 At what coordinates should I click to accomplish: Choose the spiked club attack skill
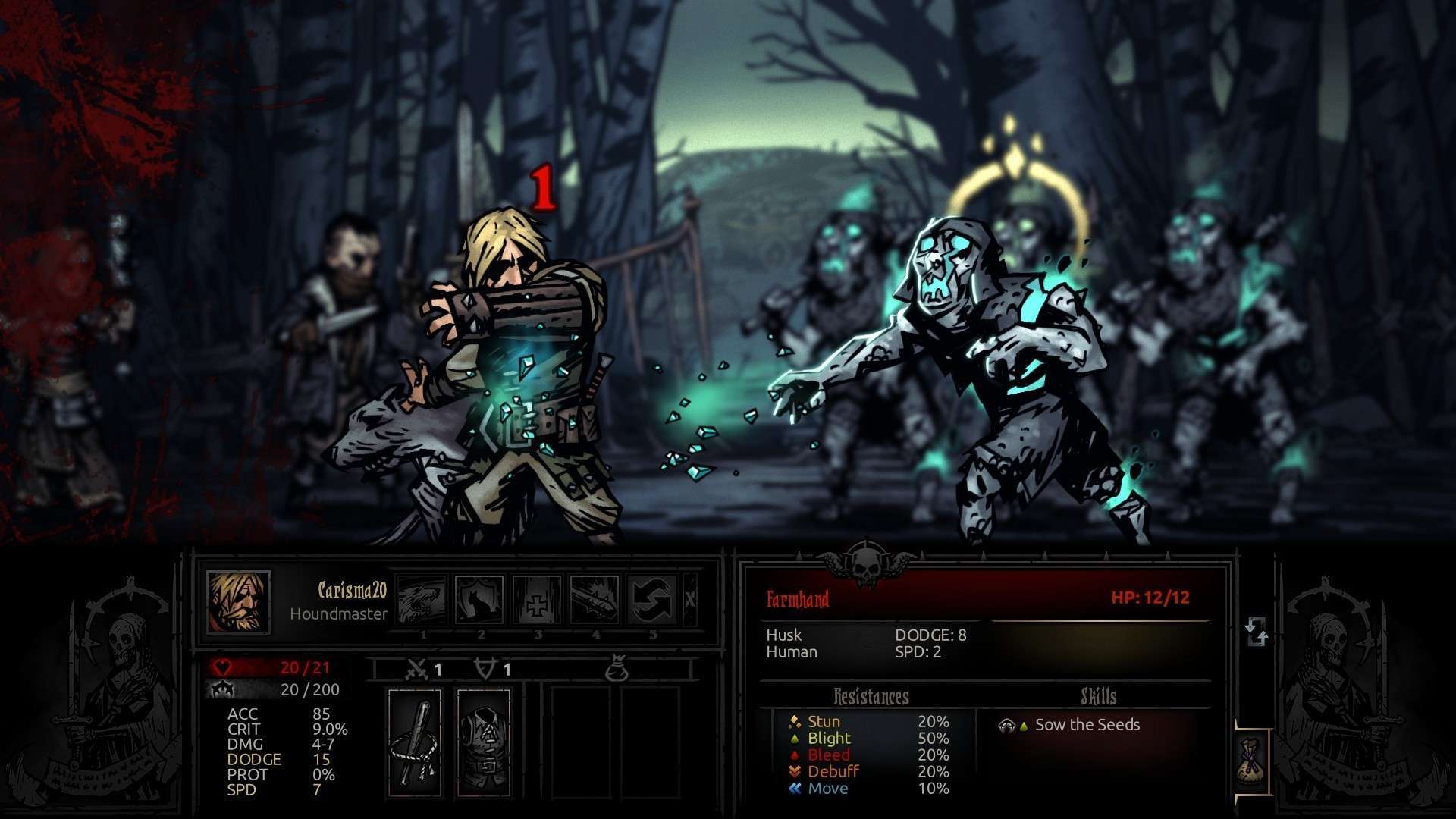[x=595, y=600]
